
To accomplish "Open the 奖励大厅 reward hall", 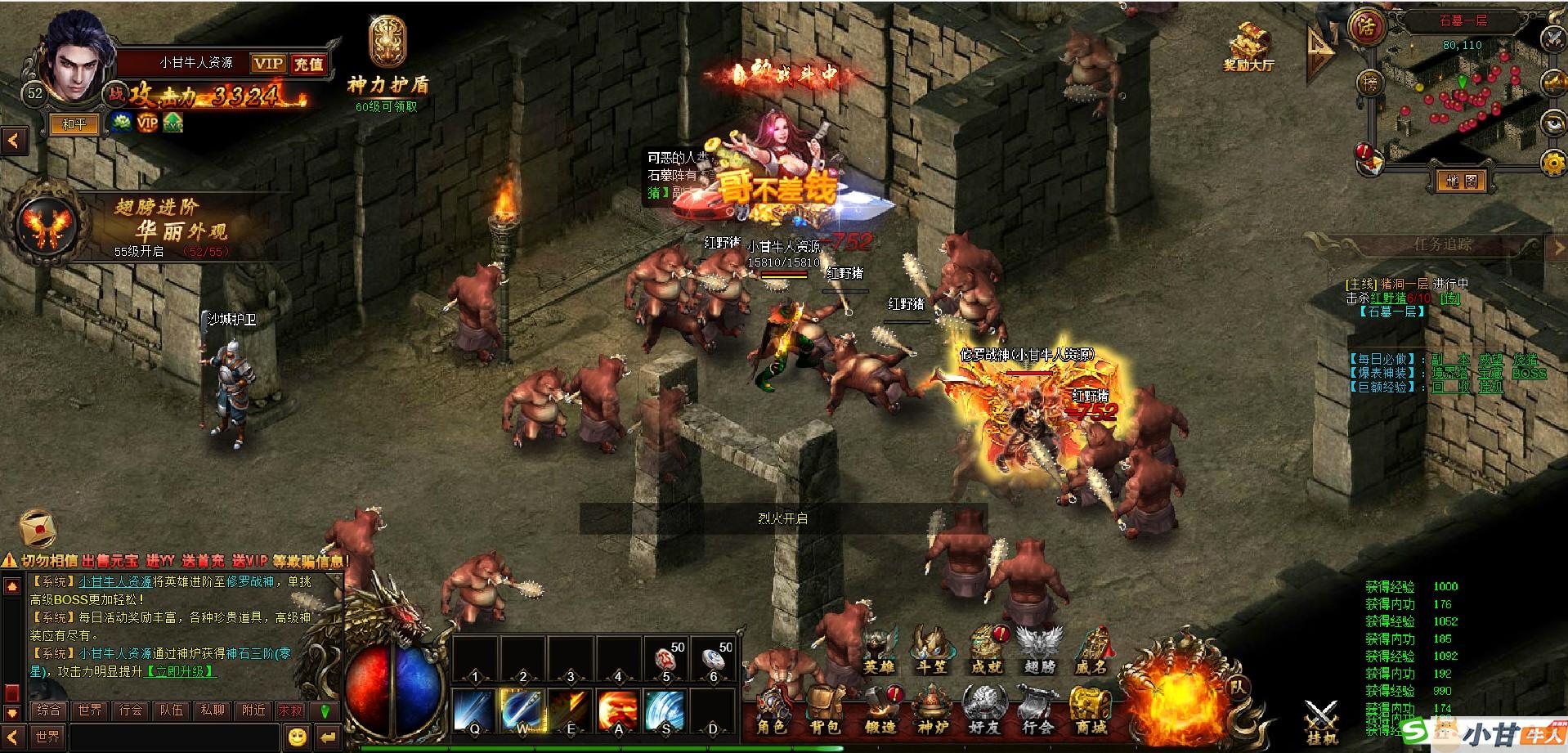I will coord(1248,46).
